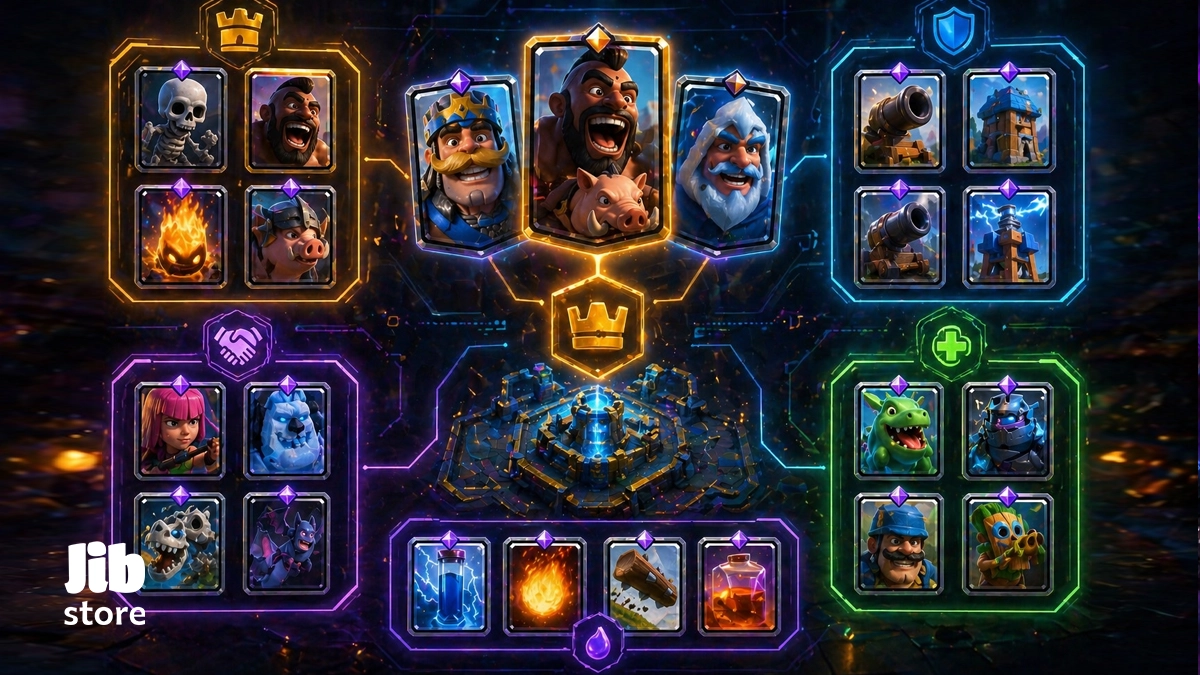Pick the lightning Tesla tower card

coord(1008,236)
